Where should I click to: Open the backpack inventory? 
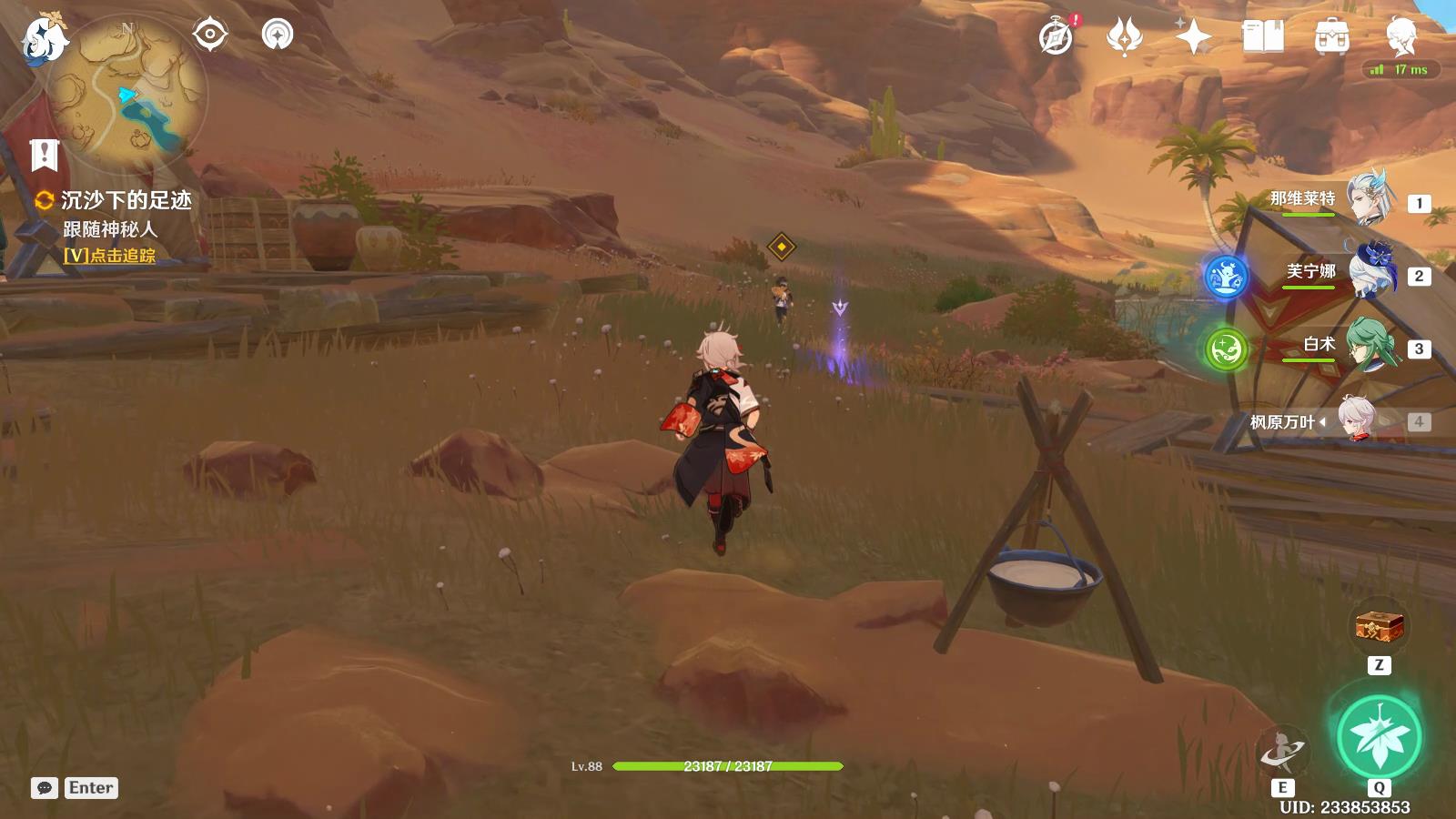pos(1331,37)
